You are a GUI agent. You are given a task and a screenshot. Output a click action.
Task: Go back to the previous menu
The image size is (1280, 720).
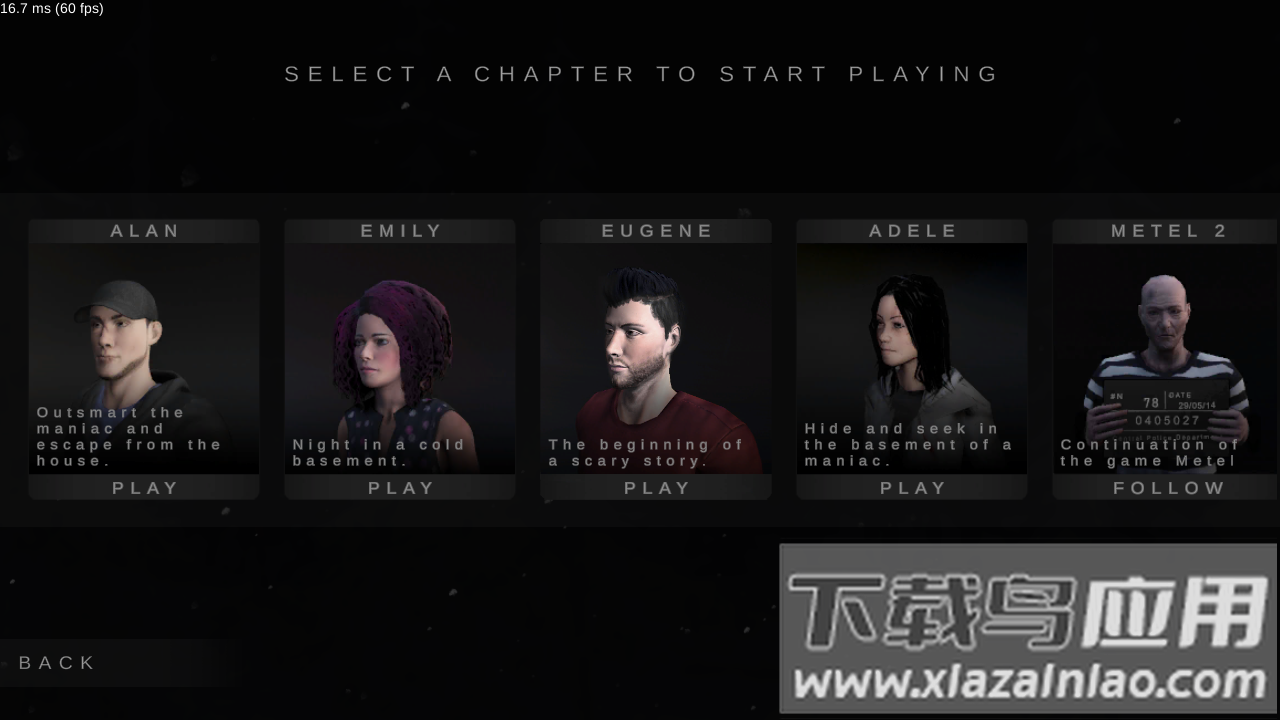click(x=58, y=663)
